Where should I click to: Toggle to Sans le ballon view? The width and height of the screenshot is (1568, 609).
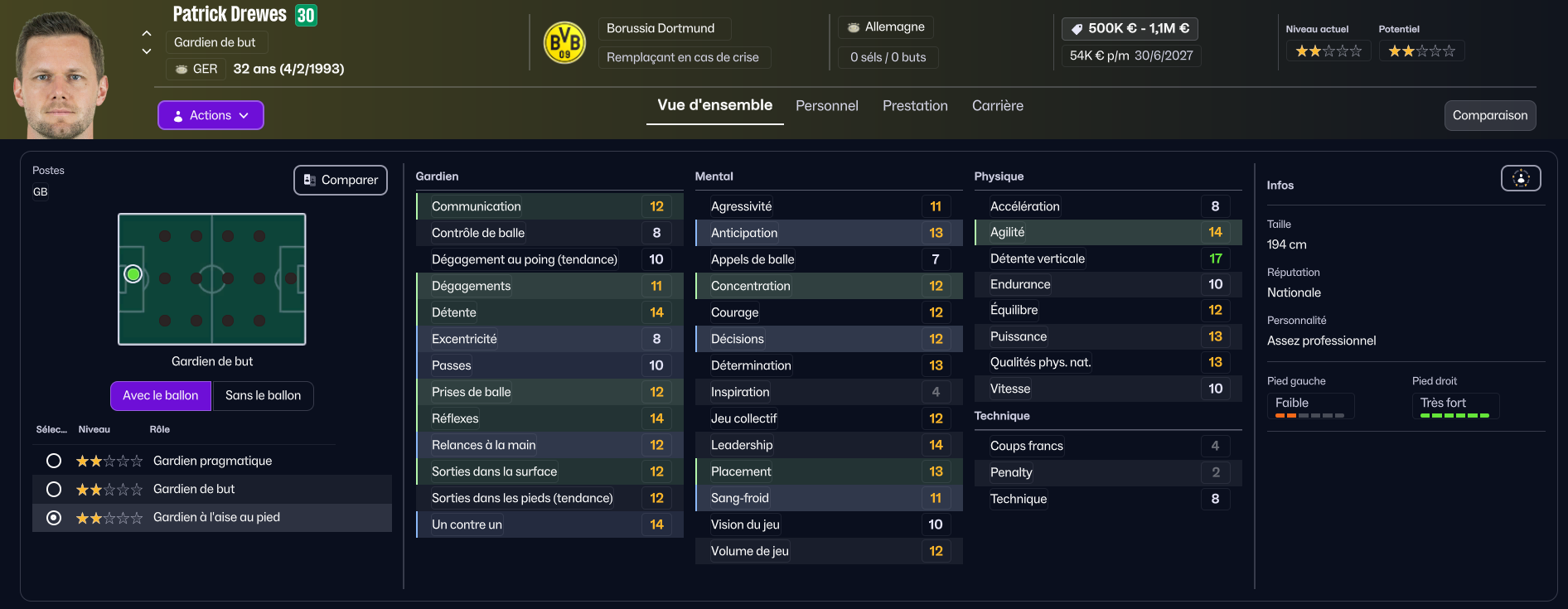[263, 395]
